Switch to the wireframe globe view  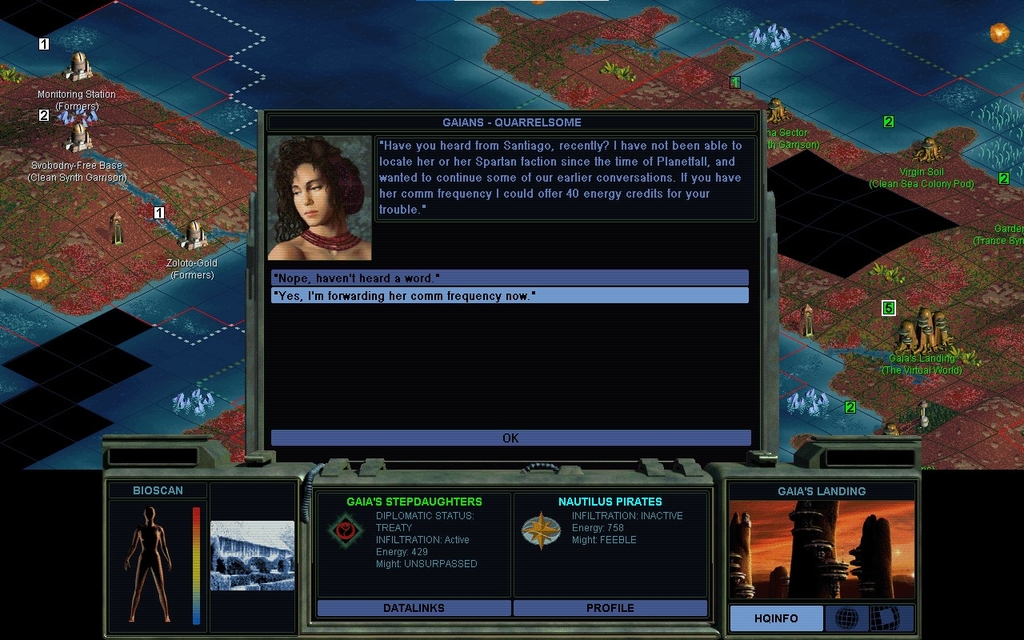pyautogui.click(x=846, y=618)
